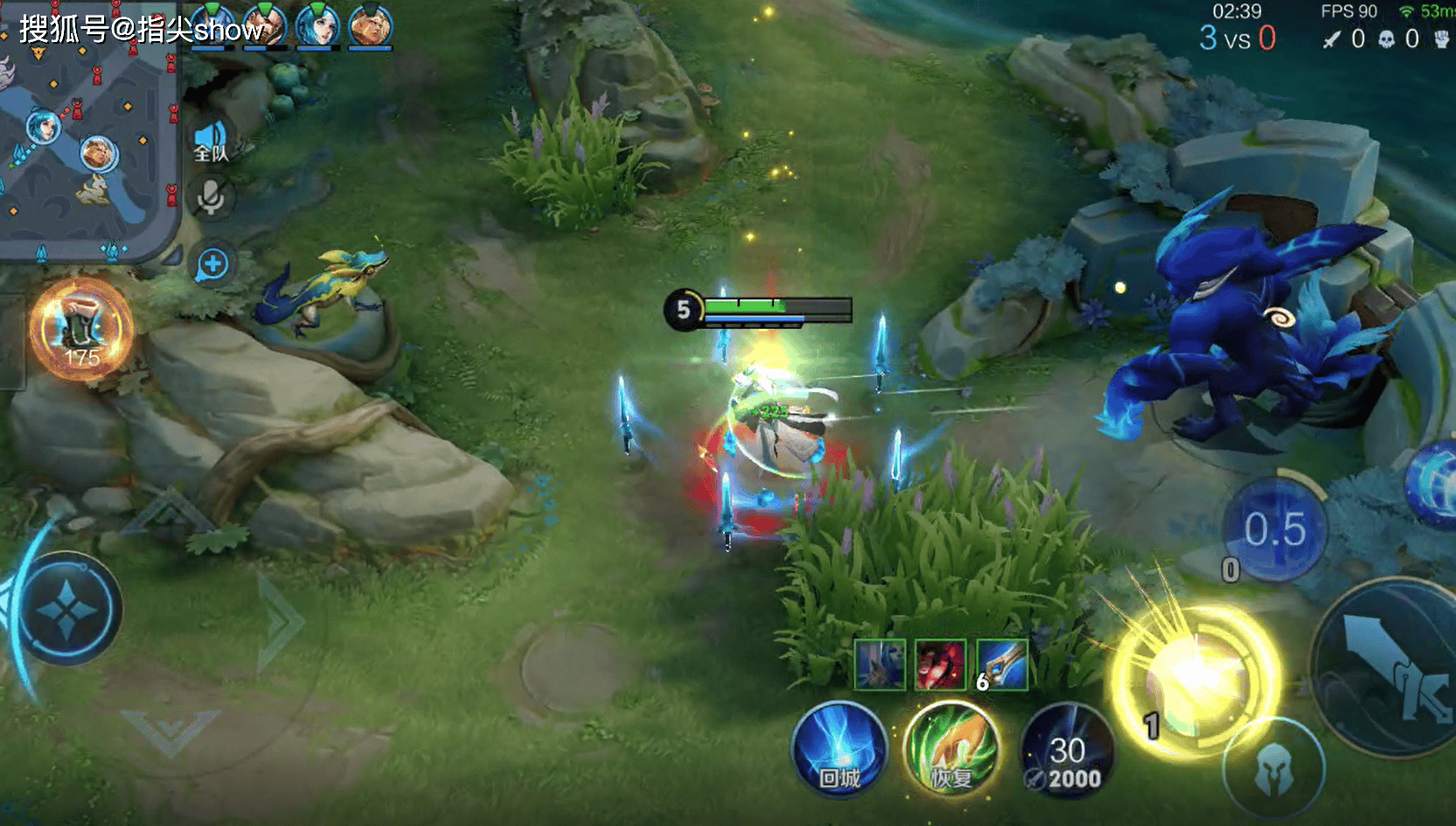Image resolution: width=1456 pixels, height=826 pixels.
Task: Tap the red buff status icon
Action: pos(940,664)
